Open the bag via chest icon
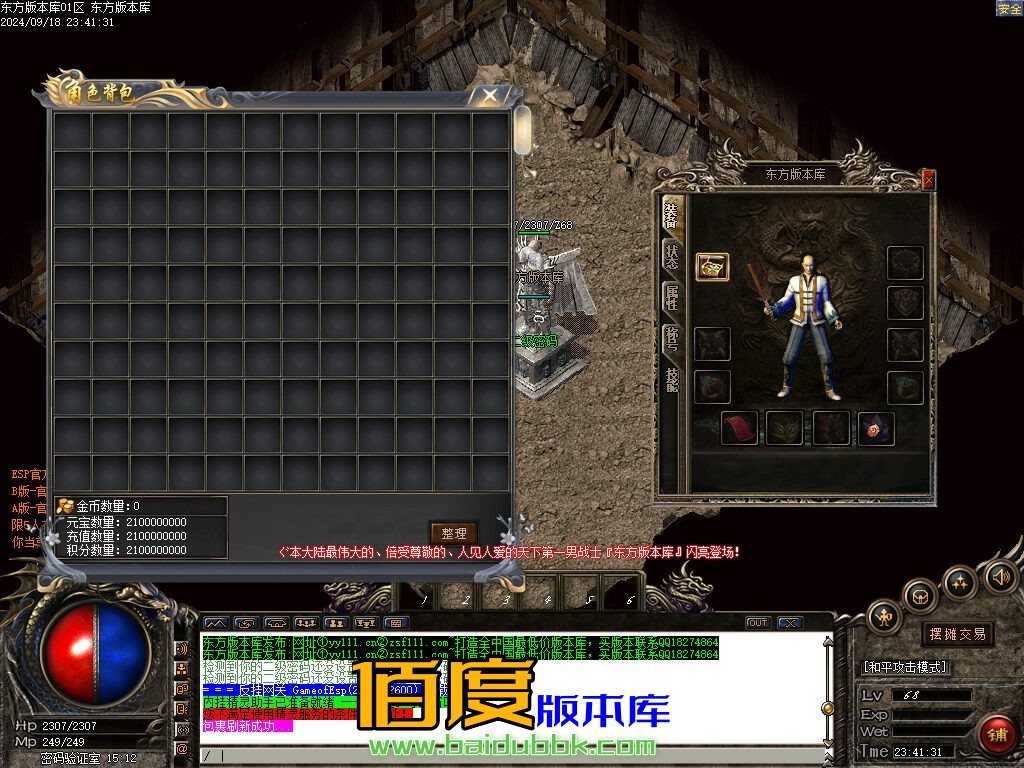The height and width of the screenshot is (768, 1024). 920,597
